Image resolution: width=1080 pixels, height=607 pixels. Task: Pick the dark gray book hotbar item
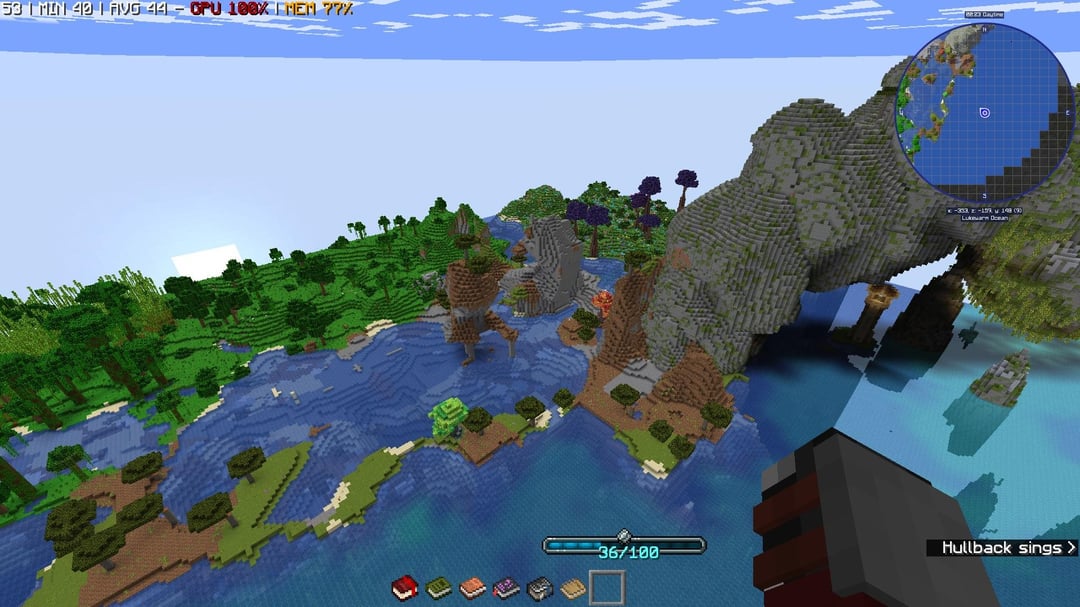(540, 588)
